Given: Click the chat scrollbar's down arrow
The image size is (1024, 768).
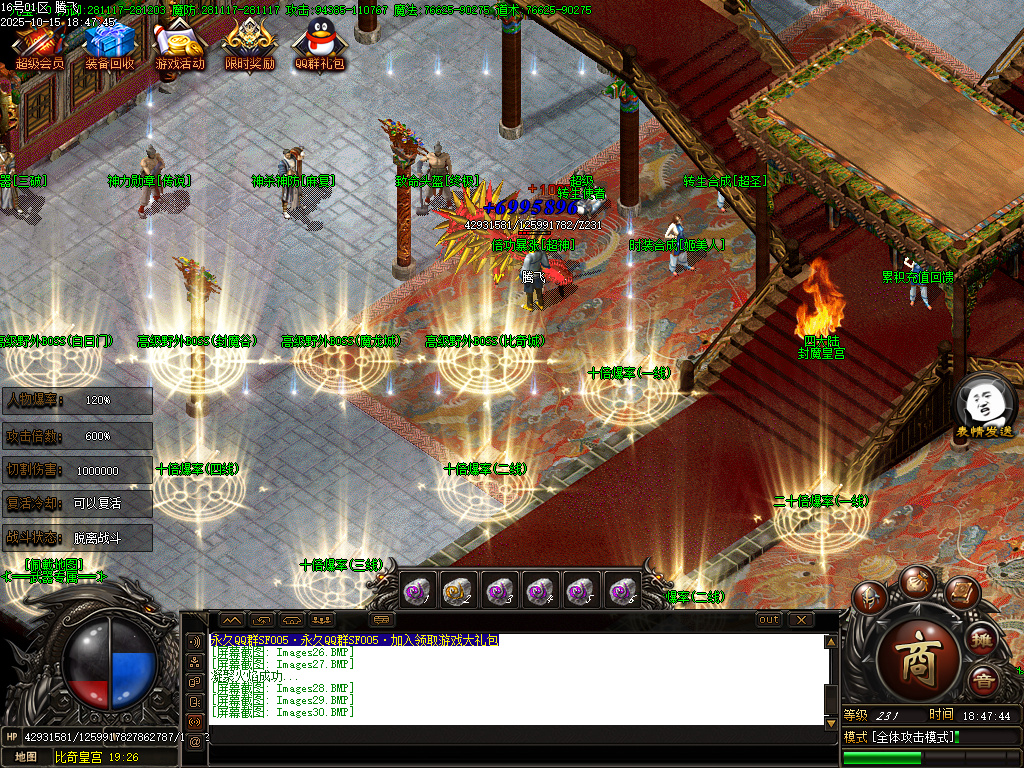Looking at the screenshot, I should [x=830, y=722].
